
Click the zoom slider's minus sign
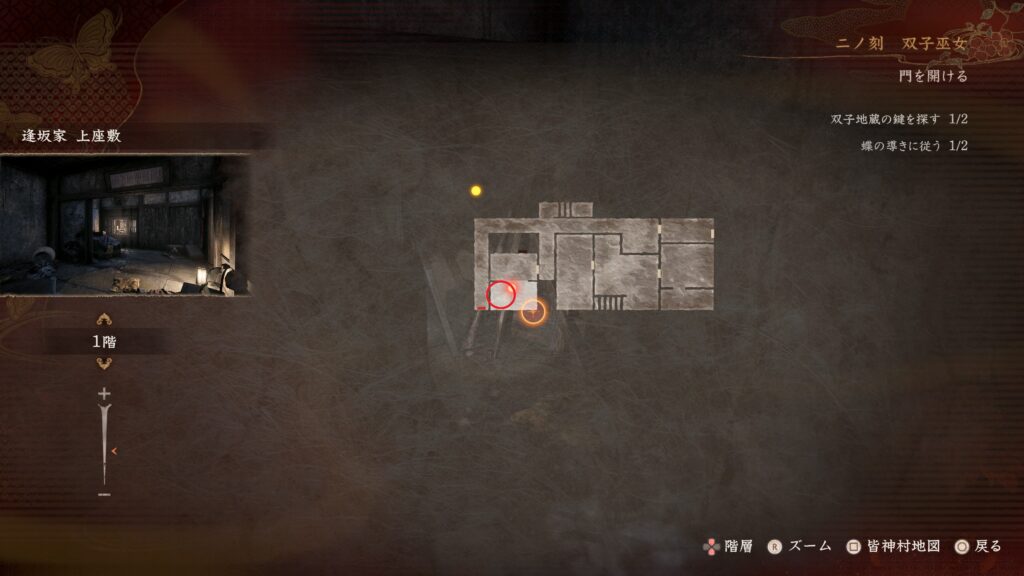(x=104, y=494)
